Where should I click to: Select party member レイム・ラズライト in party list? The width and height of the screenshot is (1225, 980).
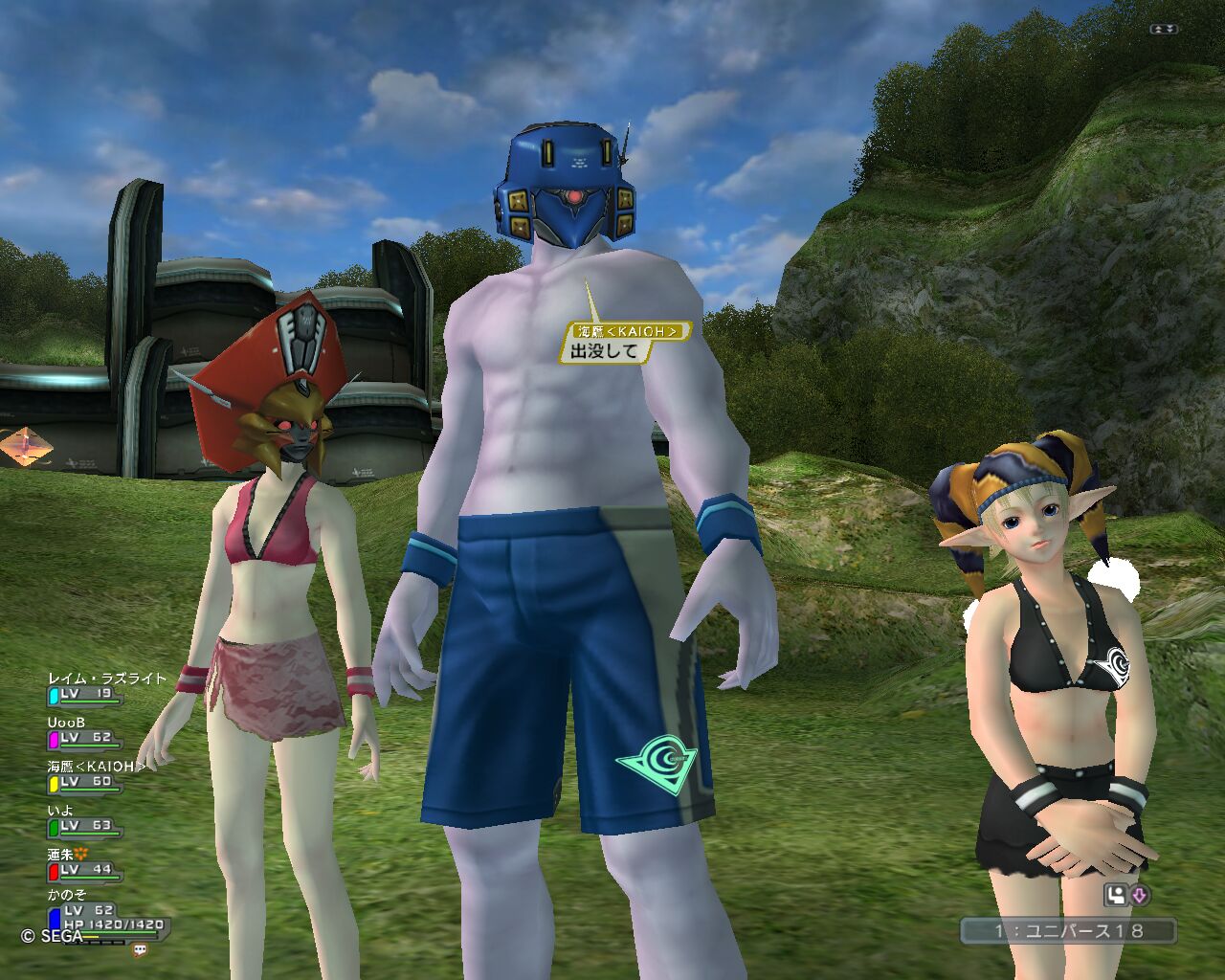(106, 679)
